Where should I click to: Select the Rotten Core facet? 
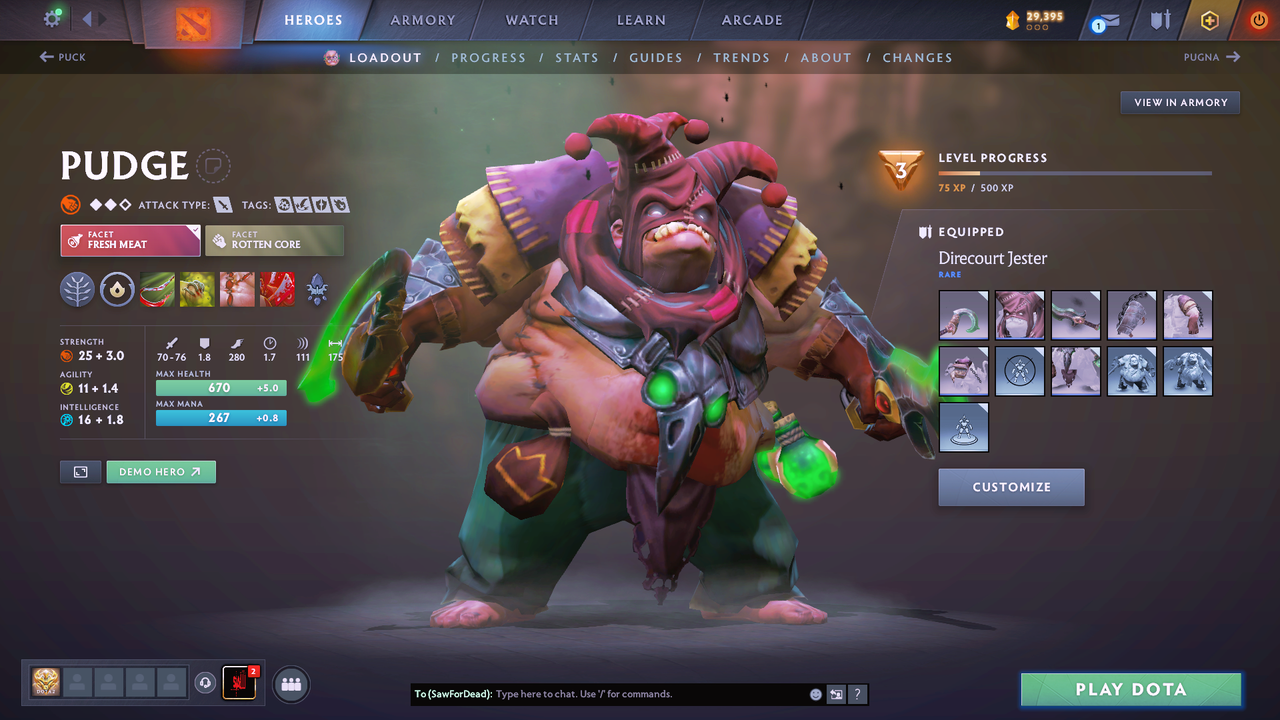click(x=274, y=240)
